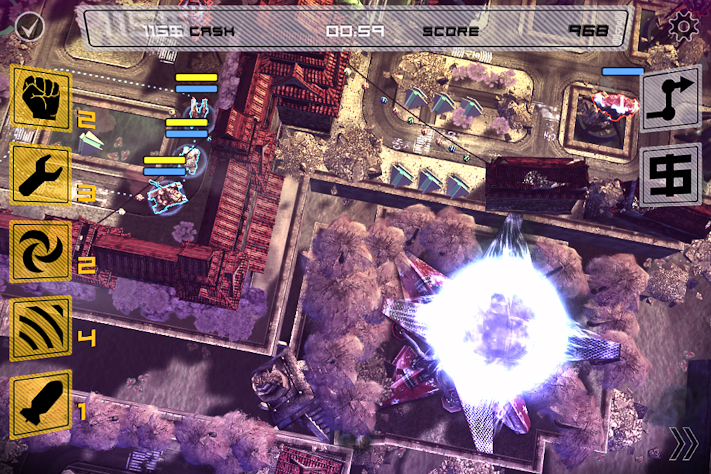Launch the bomb airstrike ability
The width and height of the screenshot is (711, 474).
[x=41, y=405]
